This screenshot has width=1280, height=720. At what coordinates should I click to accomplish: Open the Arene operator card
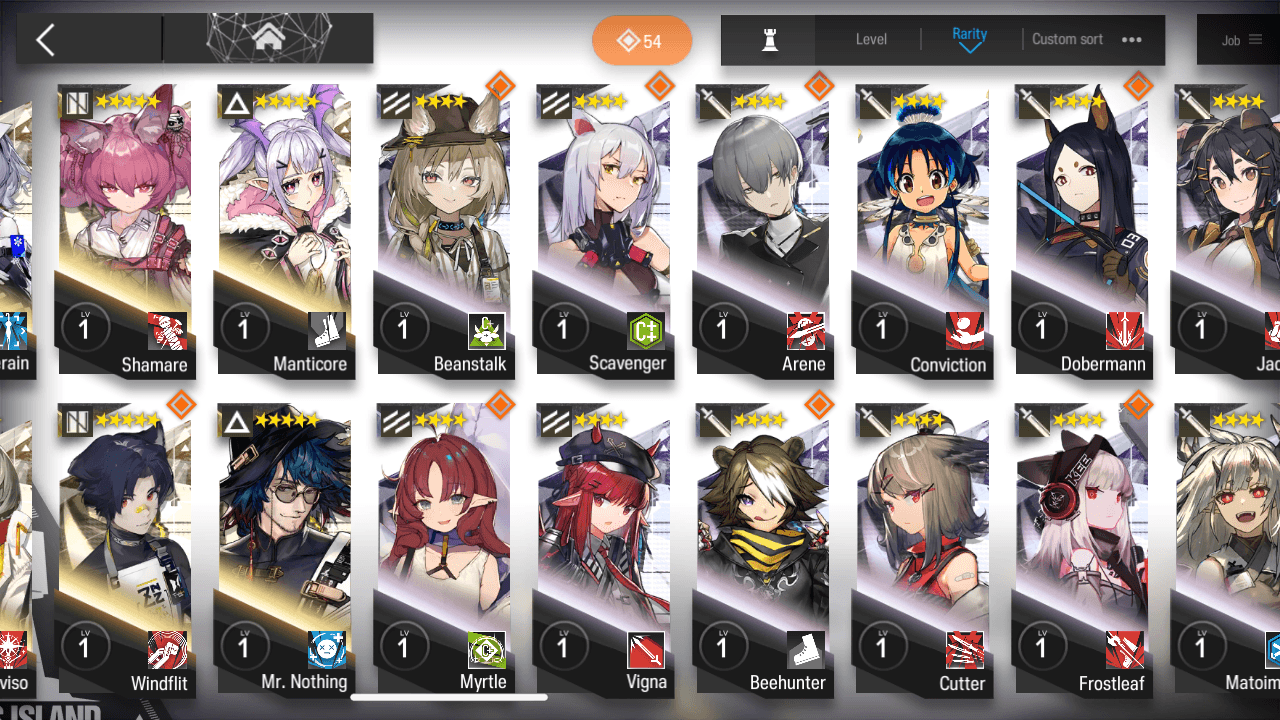coord(763,230)
